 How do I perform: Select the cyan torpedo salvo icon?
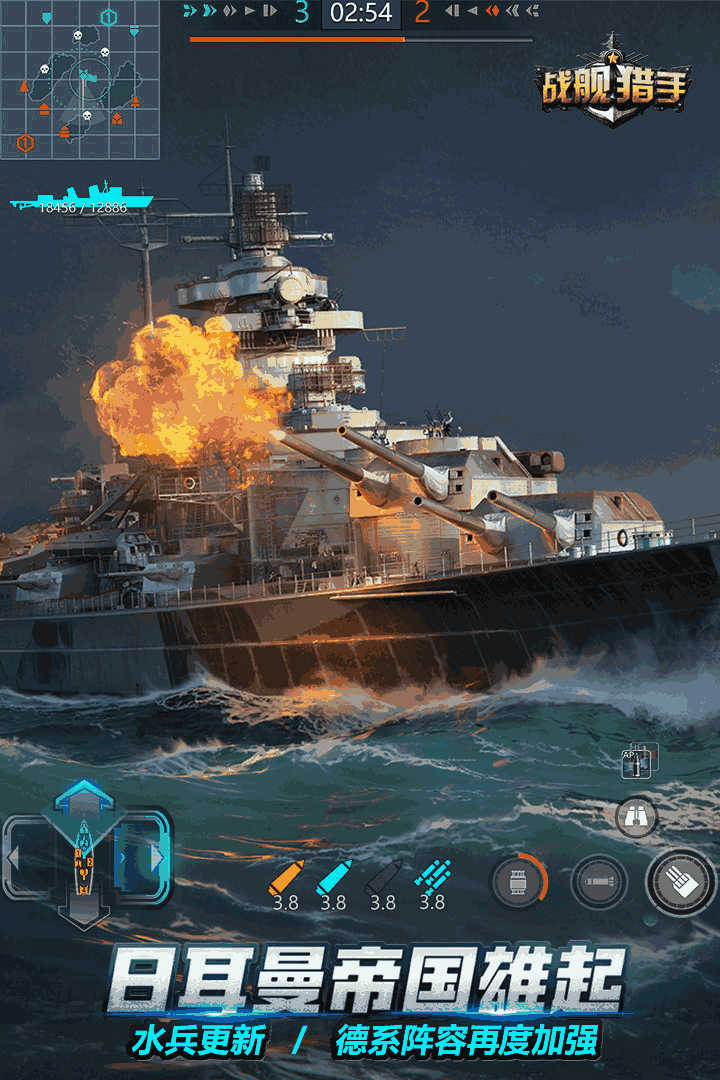[x=432, y=877]
